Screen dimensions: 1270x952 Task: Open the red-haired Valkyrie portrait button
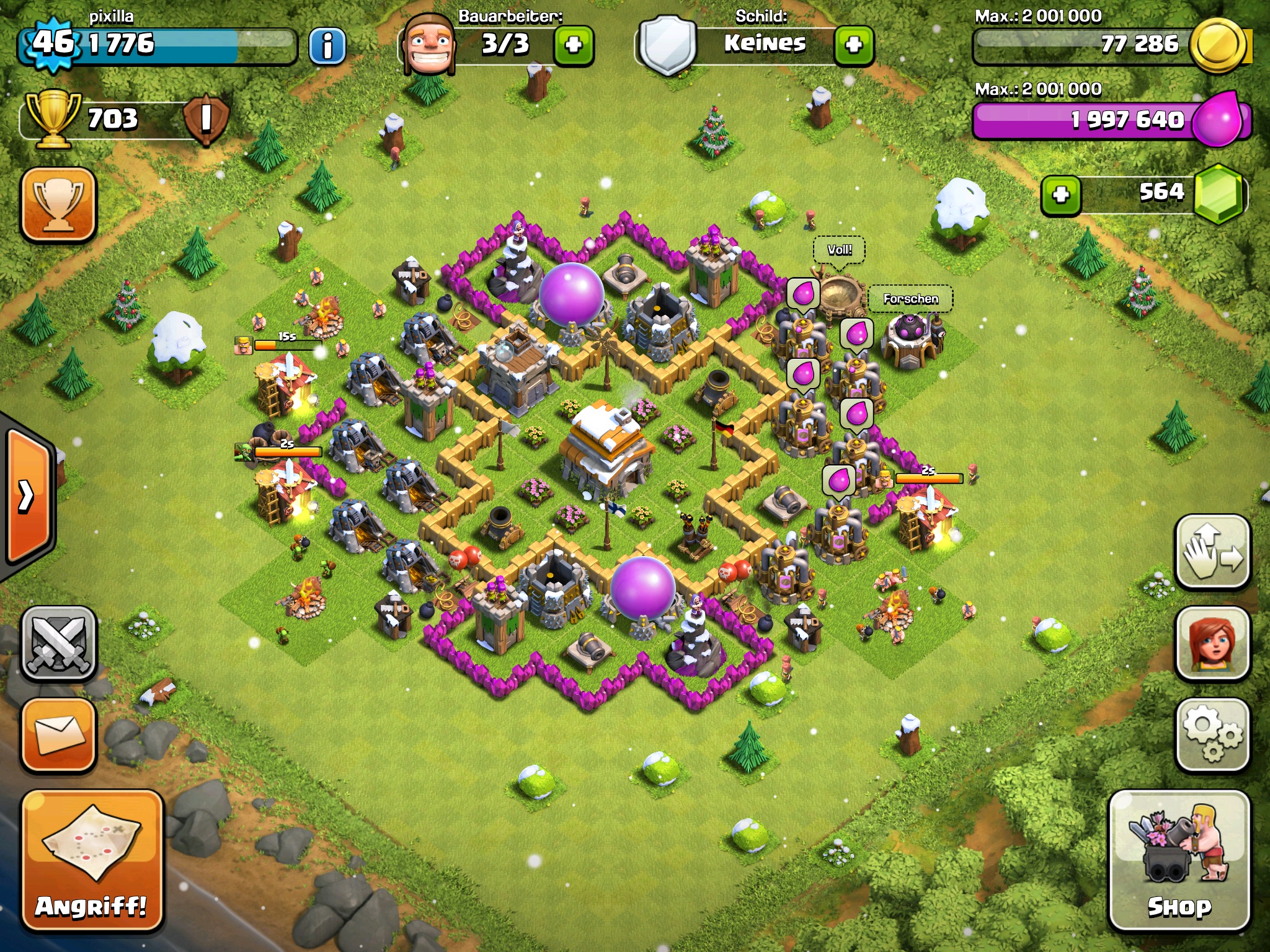pos(1212,644)
